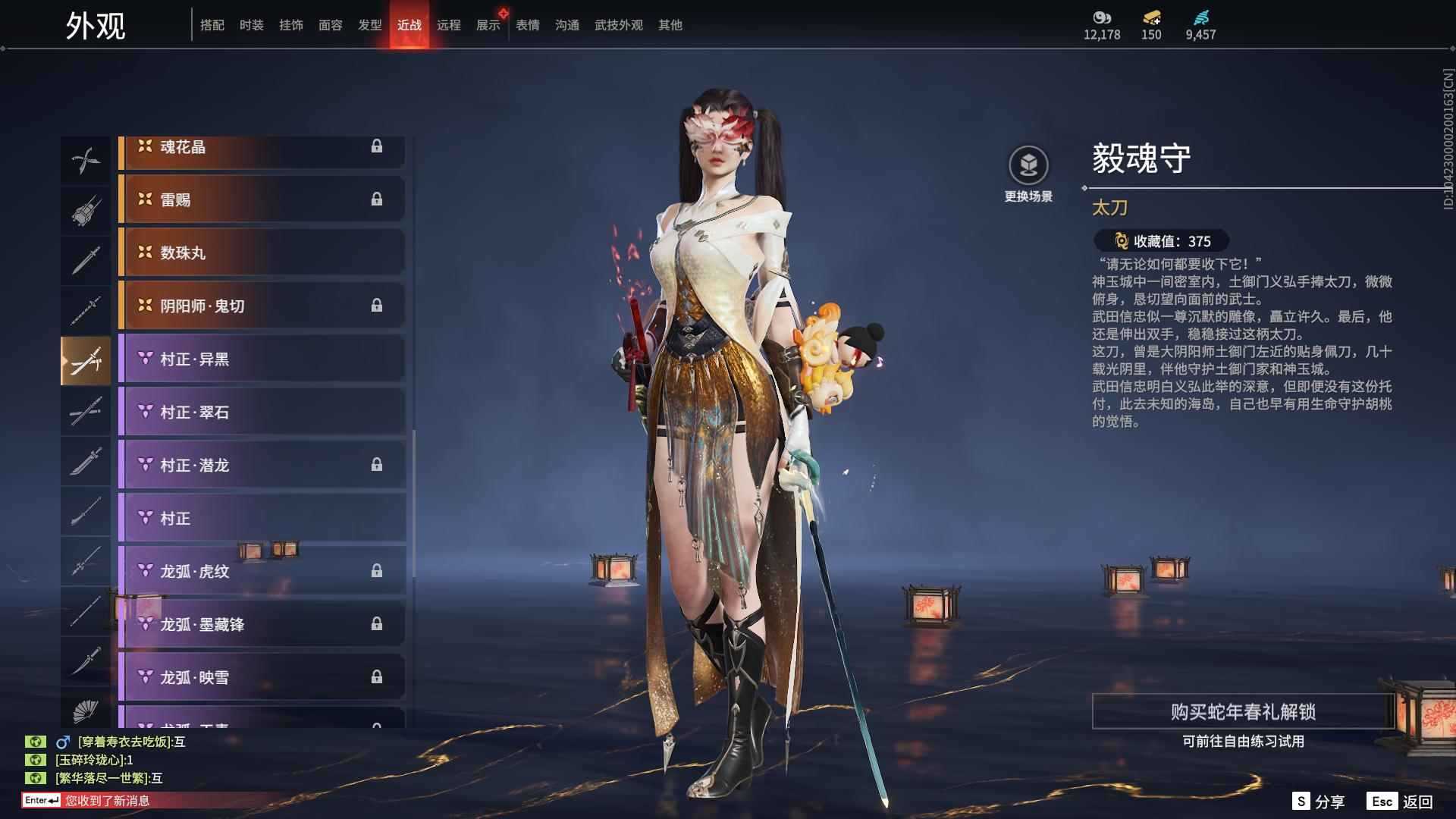Expand the locked 雷赐 entry
1456x819 pixels.
tap(262, 200)
